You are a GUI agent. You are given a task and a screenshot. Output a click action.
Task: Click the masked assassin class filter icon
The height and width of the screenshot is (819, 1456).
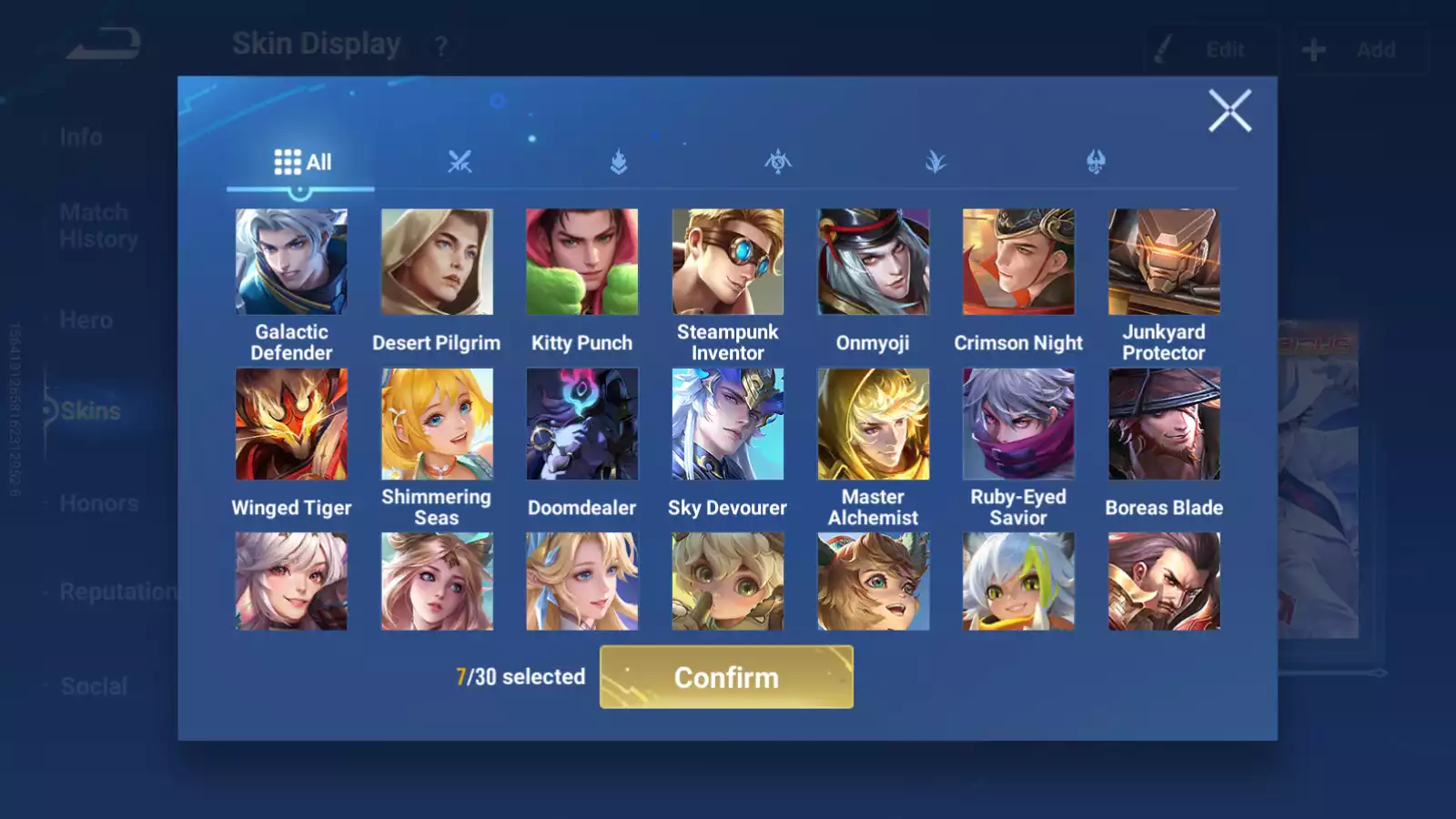pos(778,162)
